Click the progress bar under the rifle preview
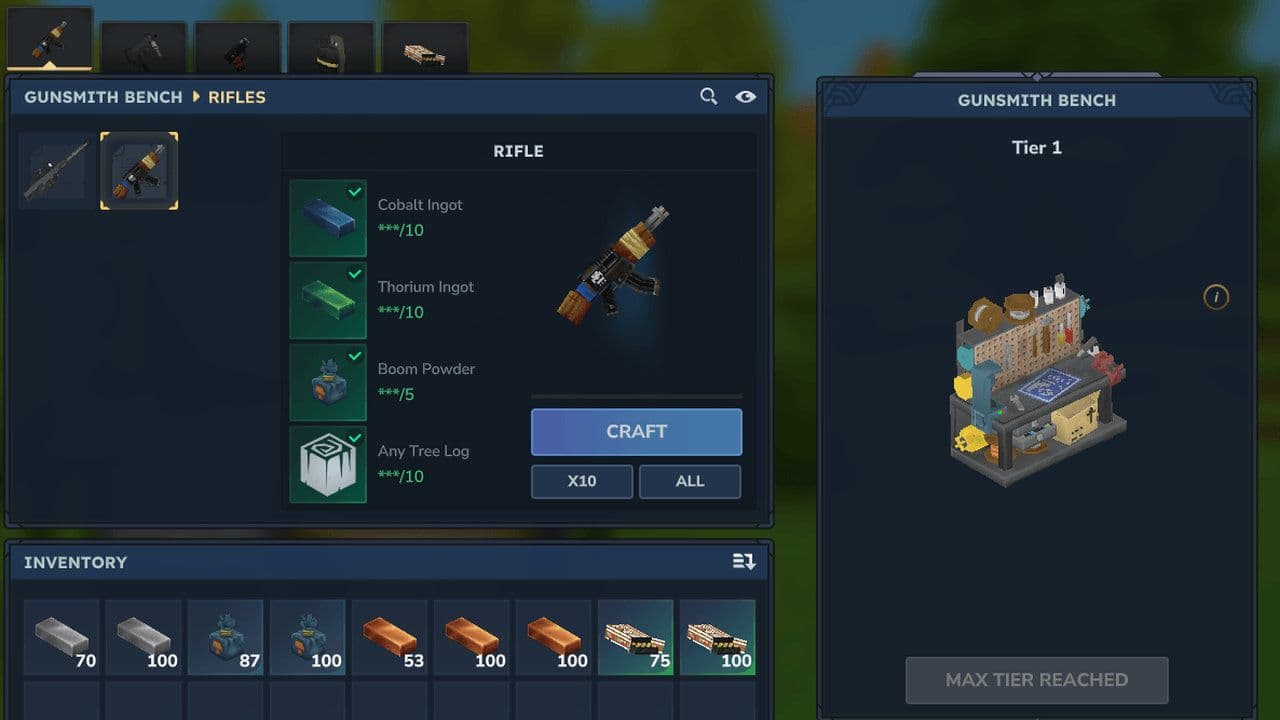 coord(636,394)
